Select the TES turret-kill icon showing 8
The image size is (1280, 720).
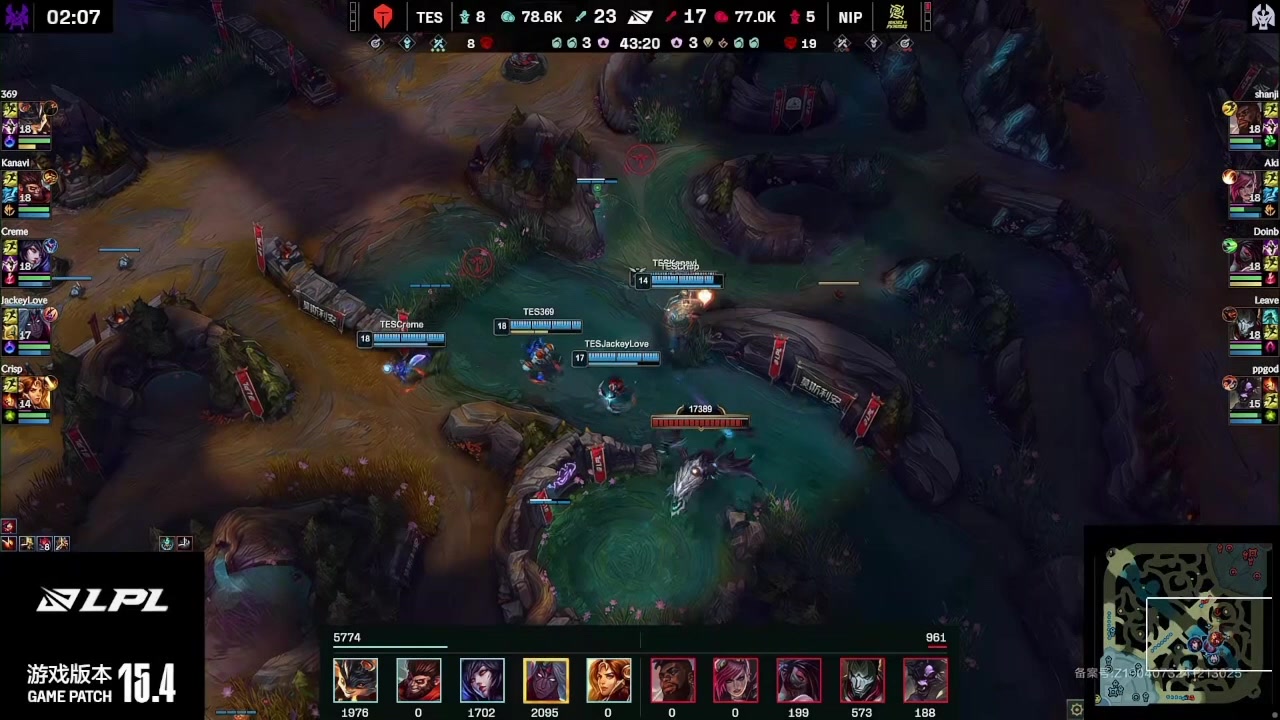coord(465,16)
